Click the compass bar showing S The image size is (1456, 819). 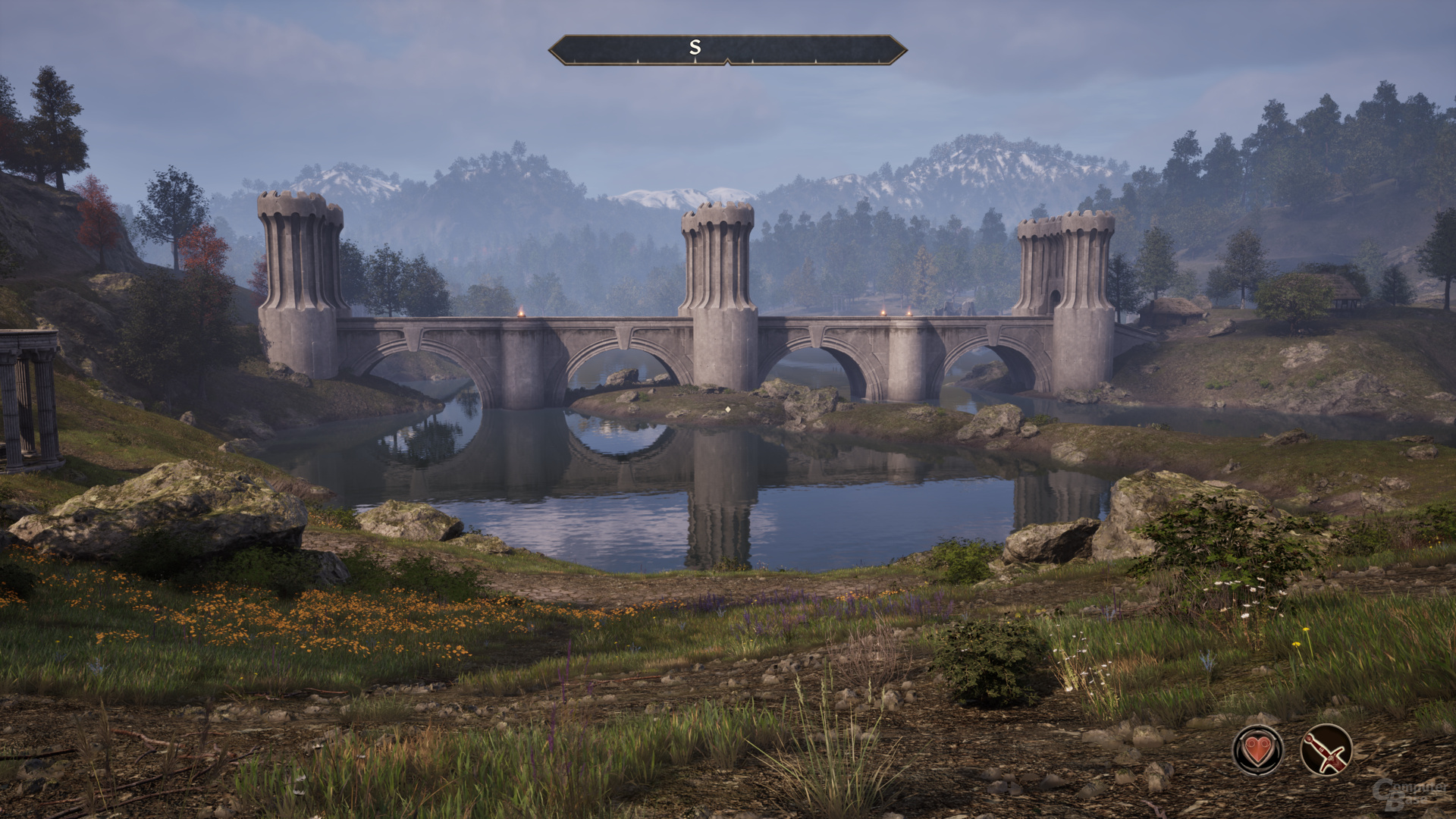(727, 49)
